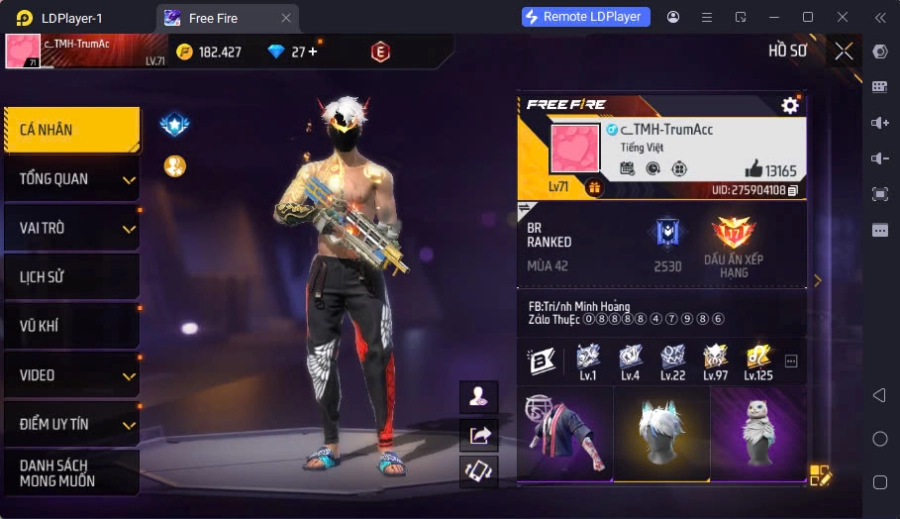Image resolution: width=900 pixels, height=519 pixels.
Task: Show the VIDEO section
Action: pos(70,375)
